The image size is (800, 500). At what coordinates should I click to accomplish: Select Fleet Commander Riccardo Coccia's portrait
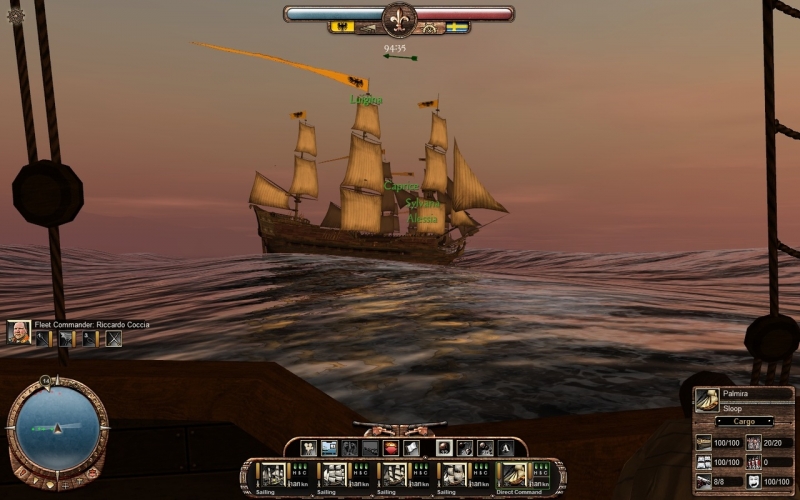[18, 332]
